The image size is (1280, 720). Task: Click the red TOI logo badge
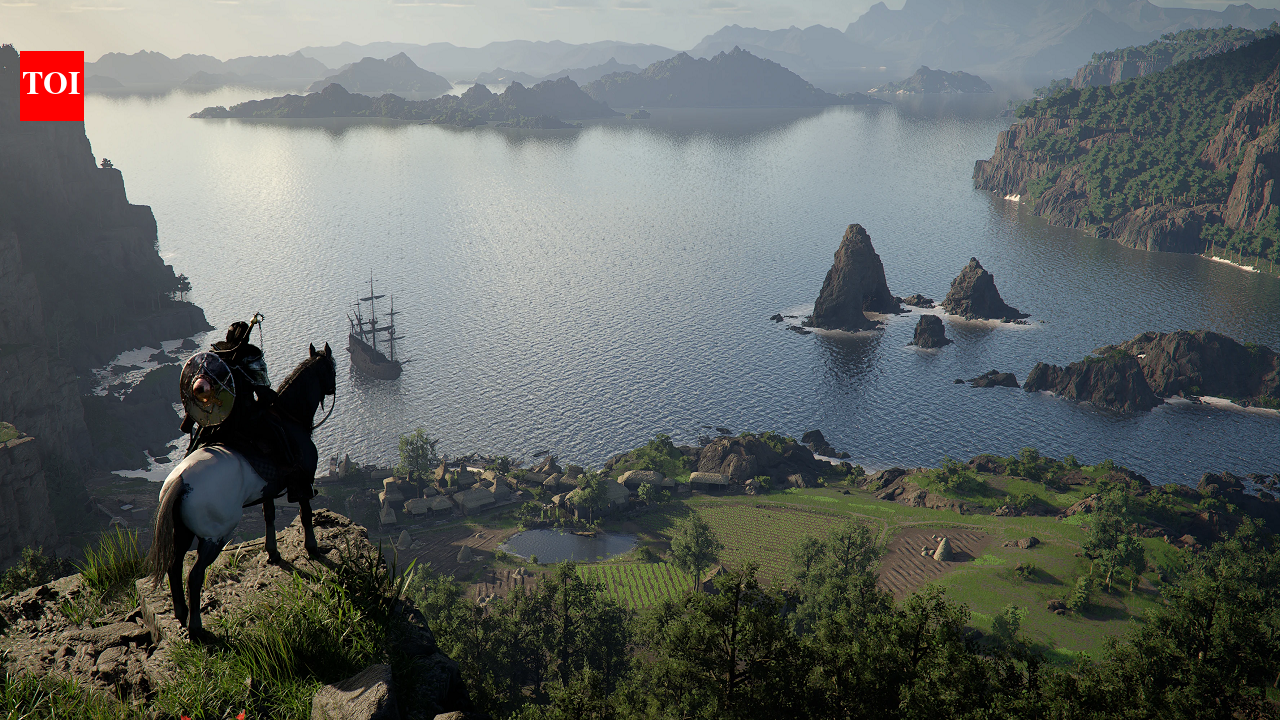51,86
